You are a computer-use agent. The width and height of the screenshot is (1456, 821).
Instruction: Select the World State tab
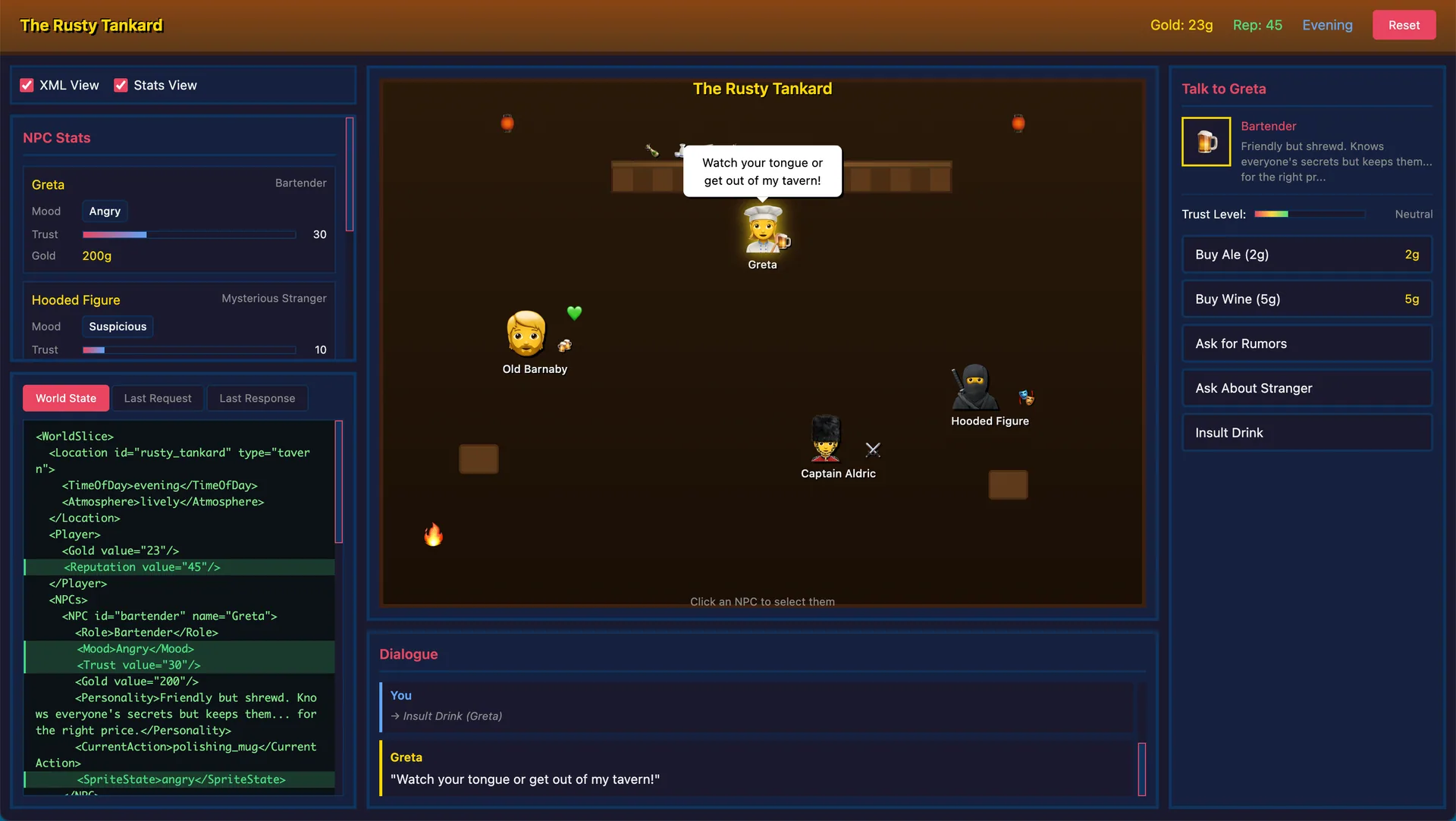click(65, 397)
